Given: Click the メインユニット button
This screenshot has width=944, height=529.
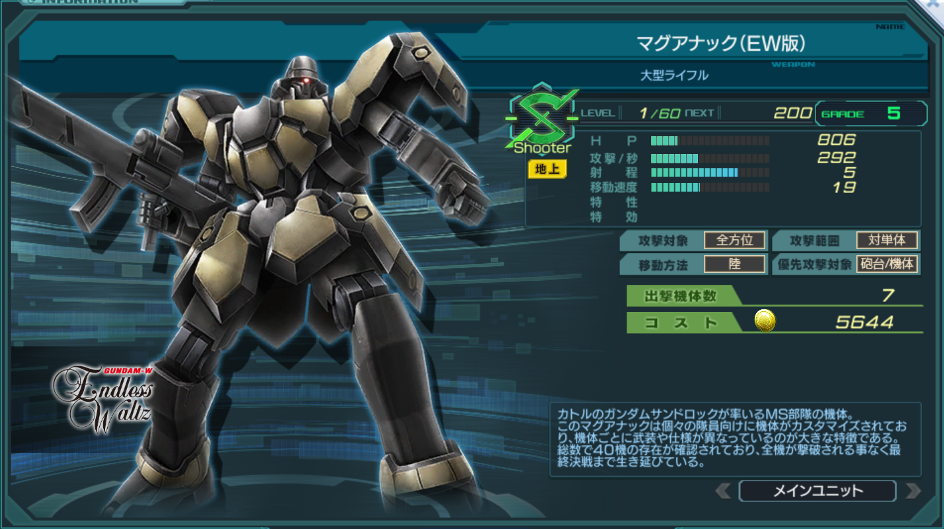Looking at the screenshot, I should pyautogui.click(x=817, y=491).
